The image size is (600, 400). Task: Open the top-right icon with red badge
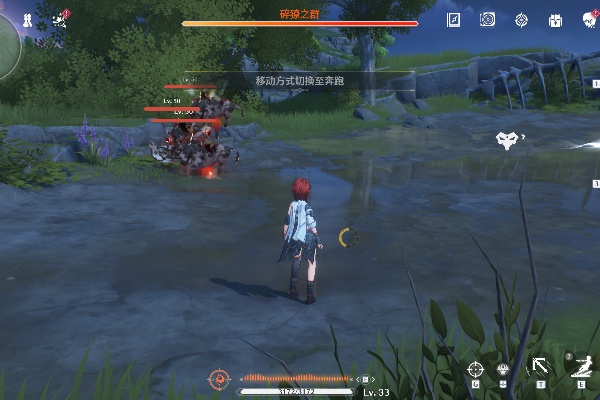[x=588, y=19]
